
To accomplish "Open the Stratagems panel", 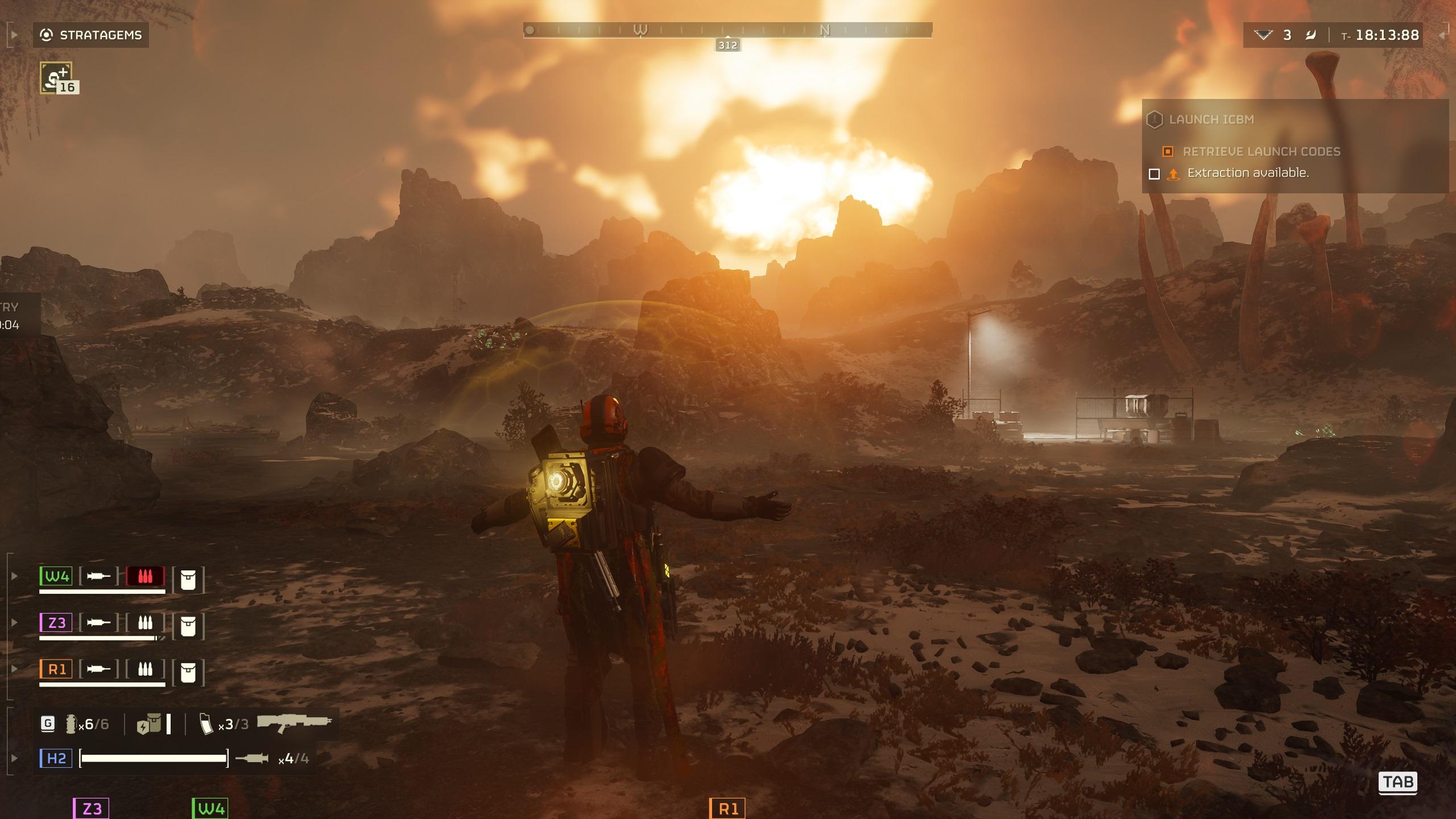I will (x=91, y=35).
